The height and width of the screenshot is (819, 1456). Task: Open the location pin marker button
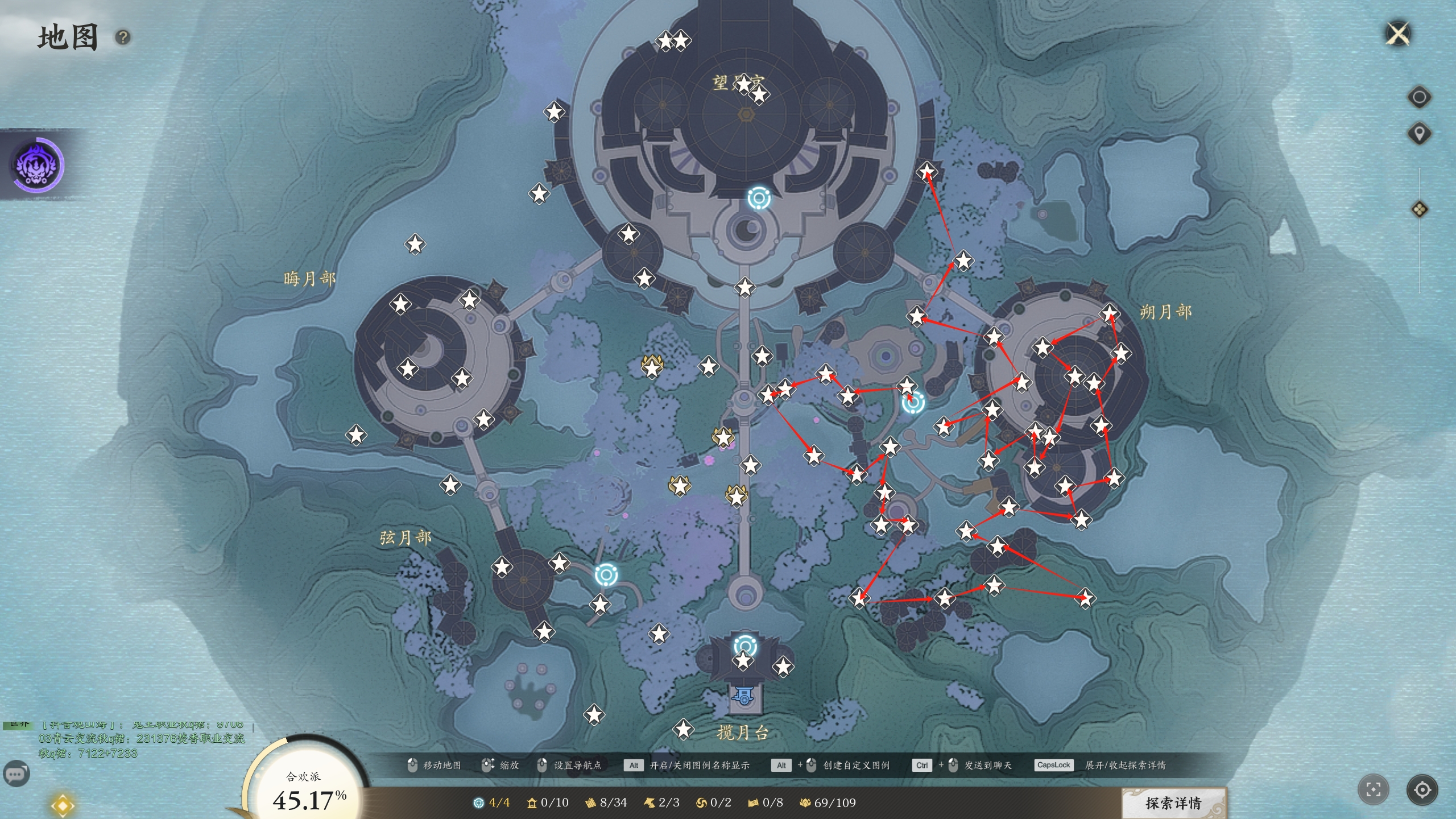coord(1419,134)
